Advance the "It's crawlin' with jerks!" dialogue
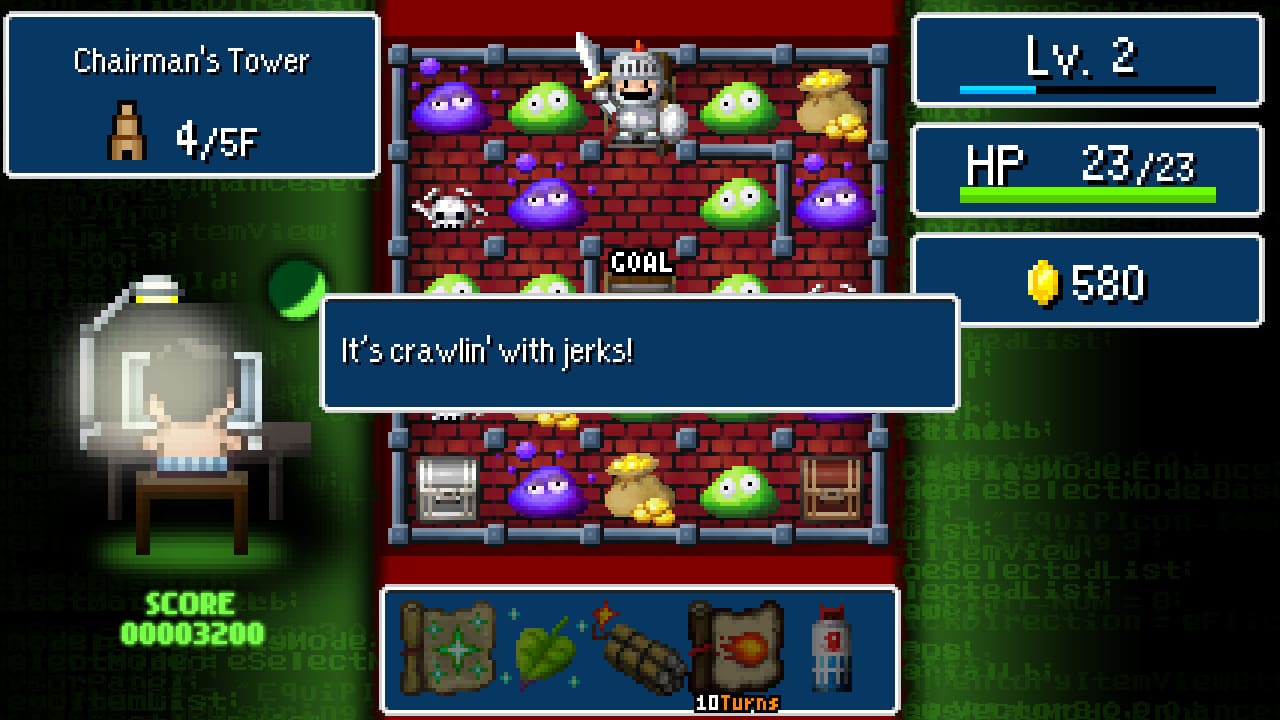 (x=639, y=353)
